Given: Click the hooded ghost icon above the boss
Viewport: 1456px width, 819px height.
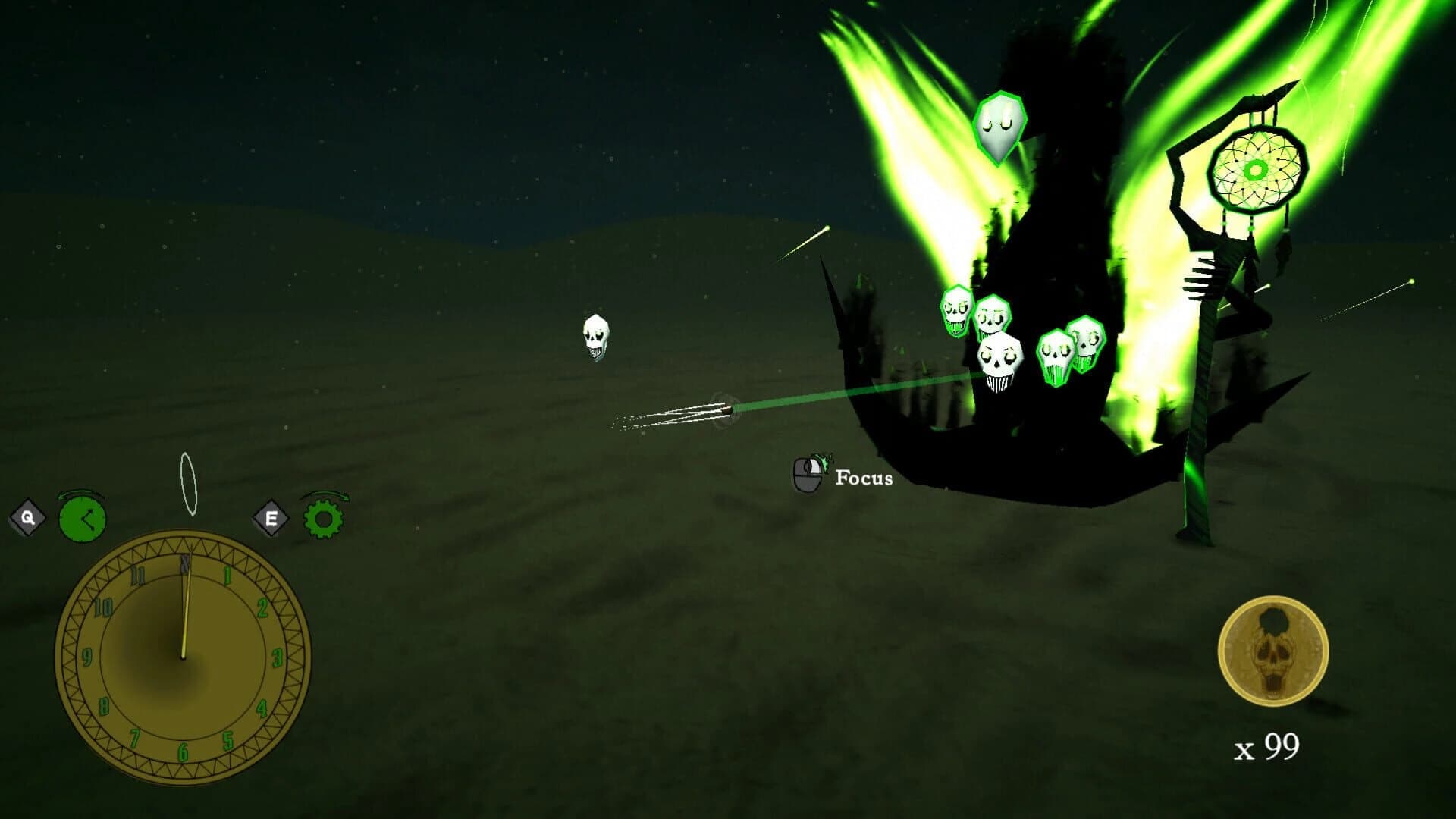Looking at the screenshot, I should pyautogui.click(x=999, y=128).
